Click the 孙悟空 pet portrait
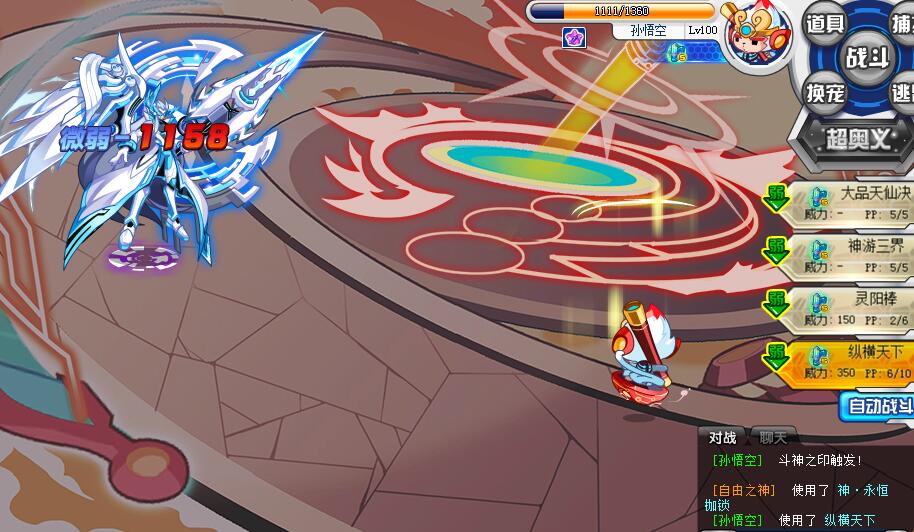The width and height of the screenshot is (914, 532). [x=755, y=40]
